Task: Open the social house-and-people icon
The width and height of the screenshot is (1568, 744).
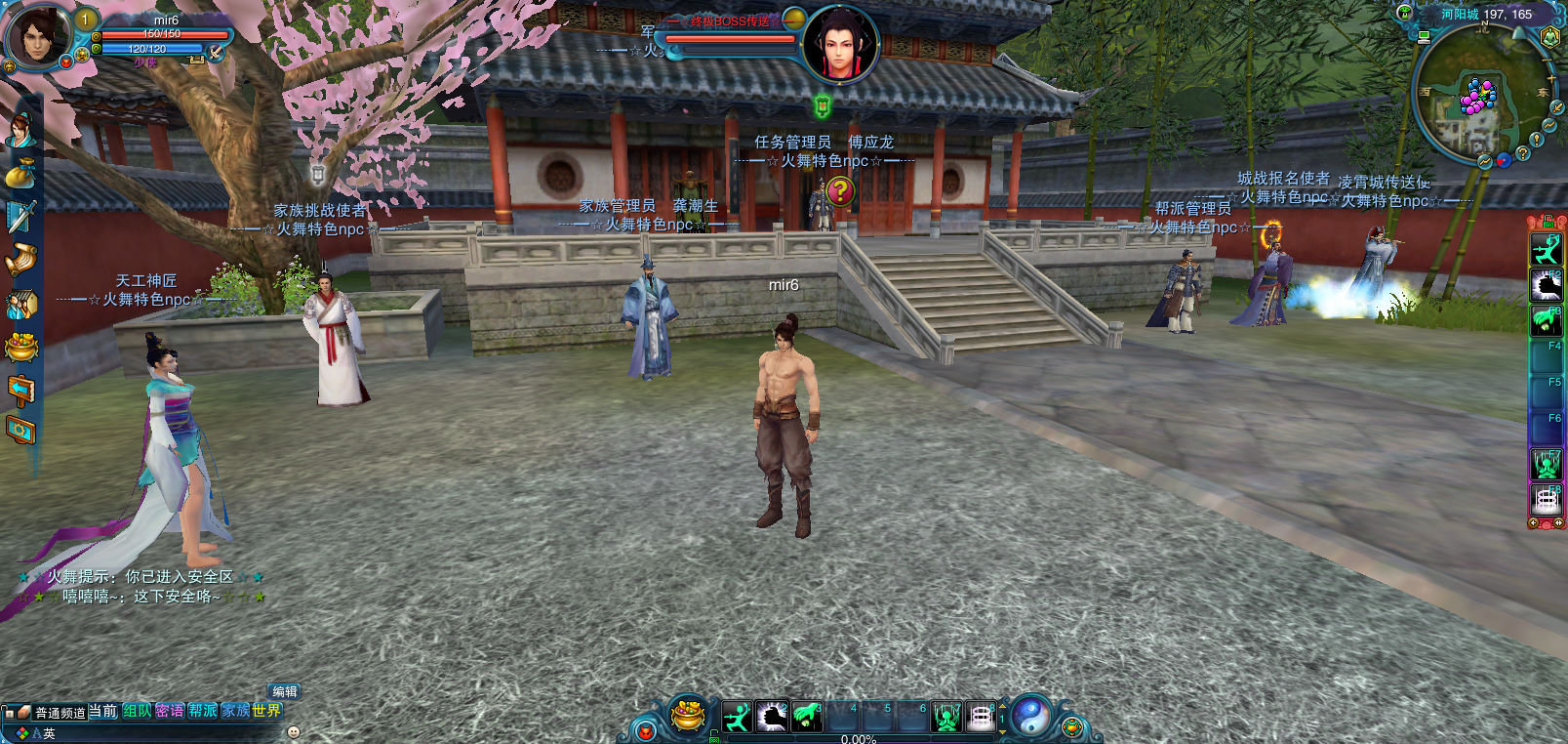Action: click(20, 304)
